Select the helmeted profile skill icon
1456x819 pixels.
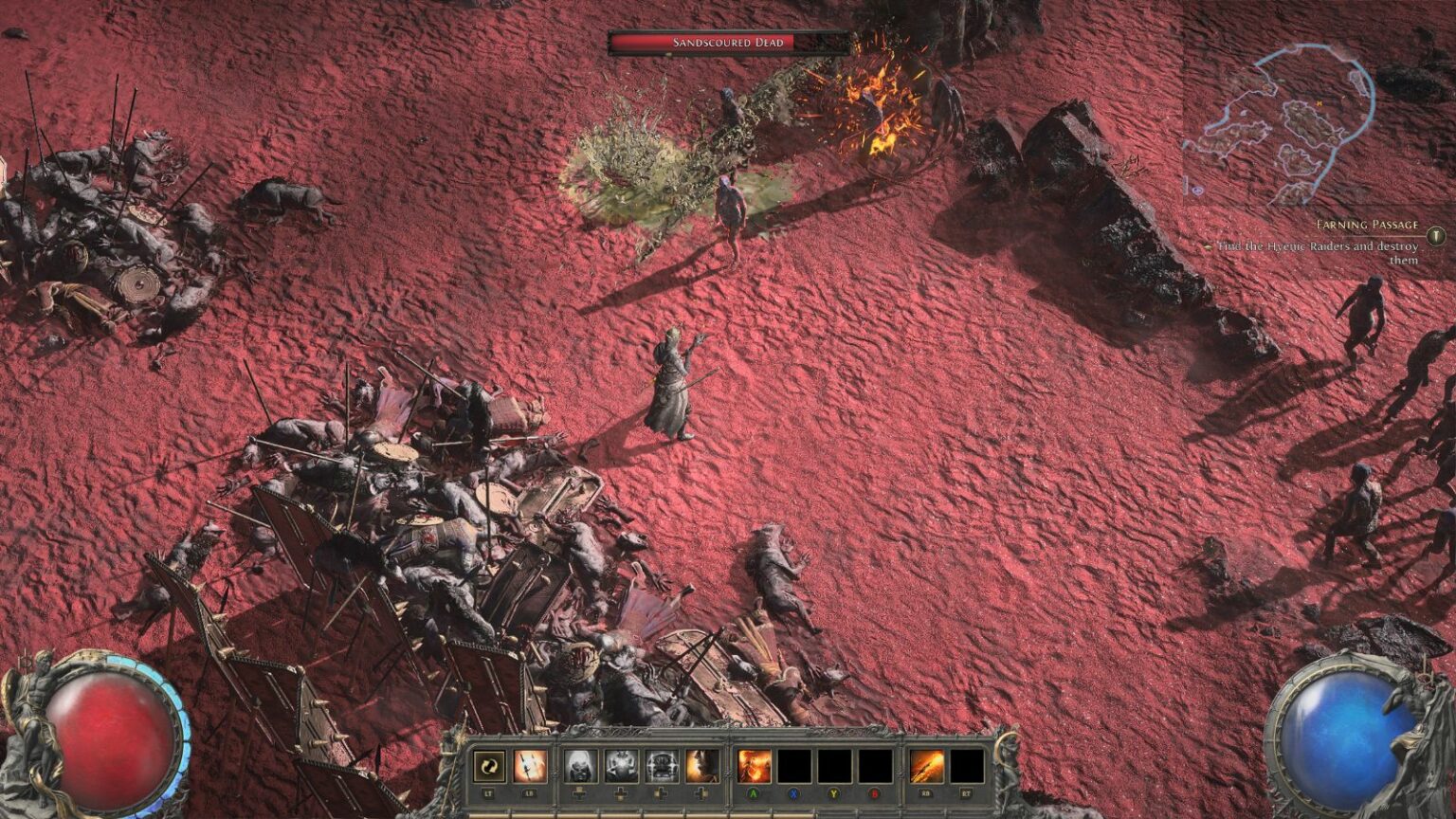[x=701, y=767]
